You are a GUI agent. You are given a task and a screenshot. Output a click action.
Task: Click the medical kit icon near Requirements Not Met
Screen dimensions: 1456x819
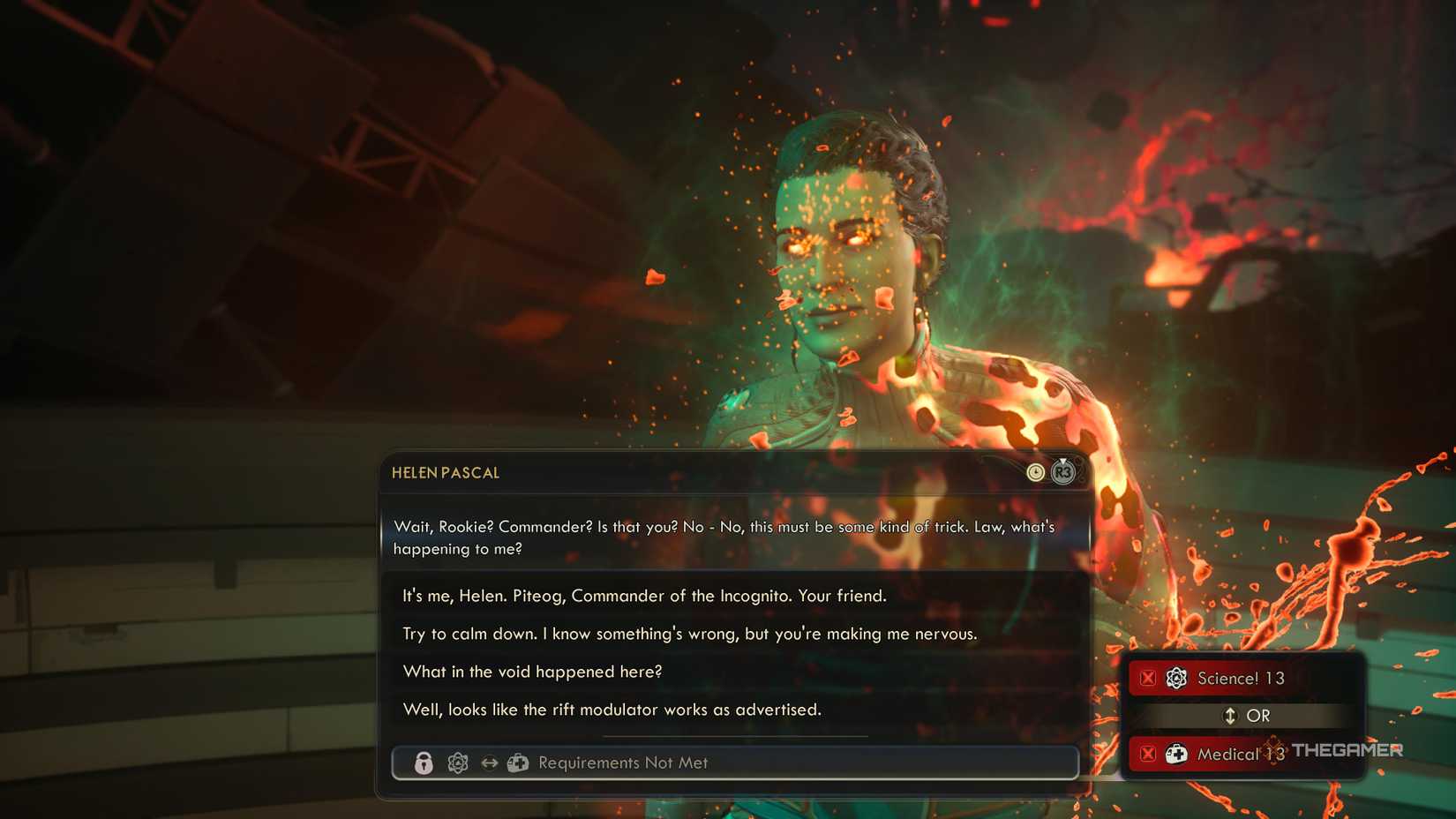pyautogui.click(x=519, y=763)
